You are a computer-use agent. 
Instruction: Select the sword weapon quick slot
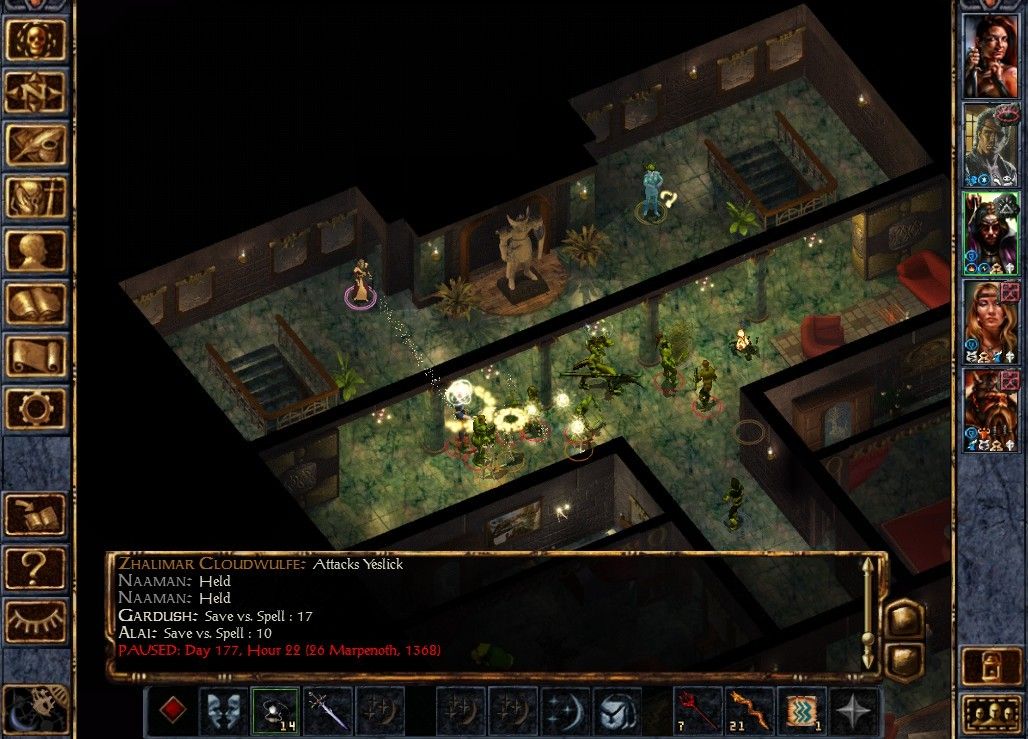[327, 711]
